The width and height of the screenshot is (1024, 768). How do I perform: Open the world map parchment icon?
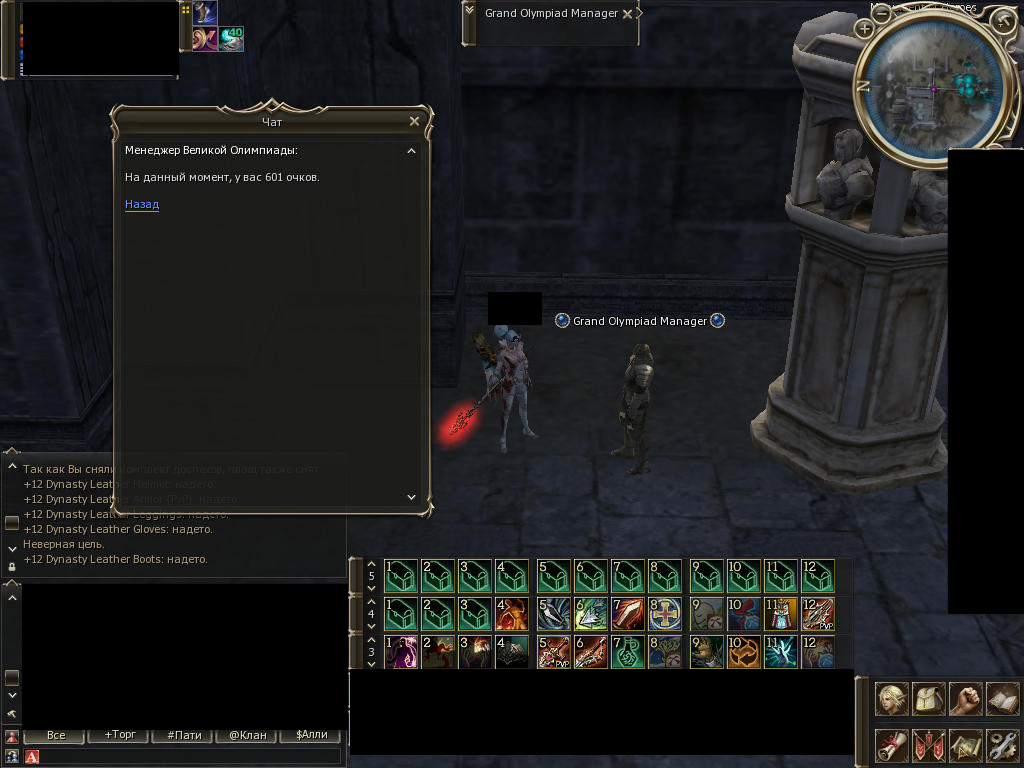[x=965, y=745]
